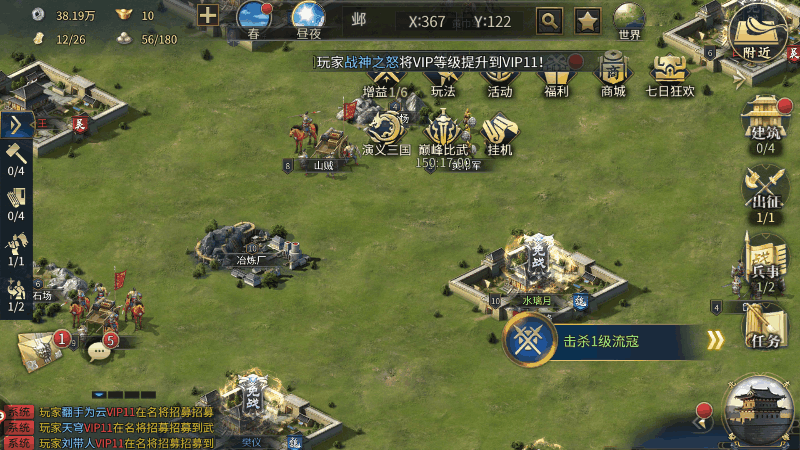Open the 活动 events menu
The height and width of the screenshot is (450, 800).
tap(499, 74)
